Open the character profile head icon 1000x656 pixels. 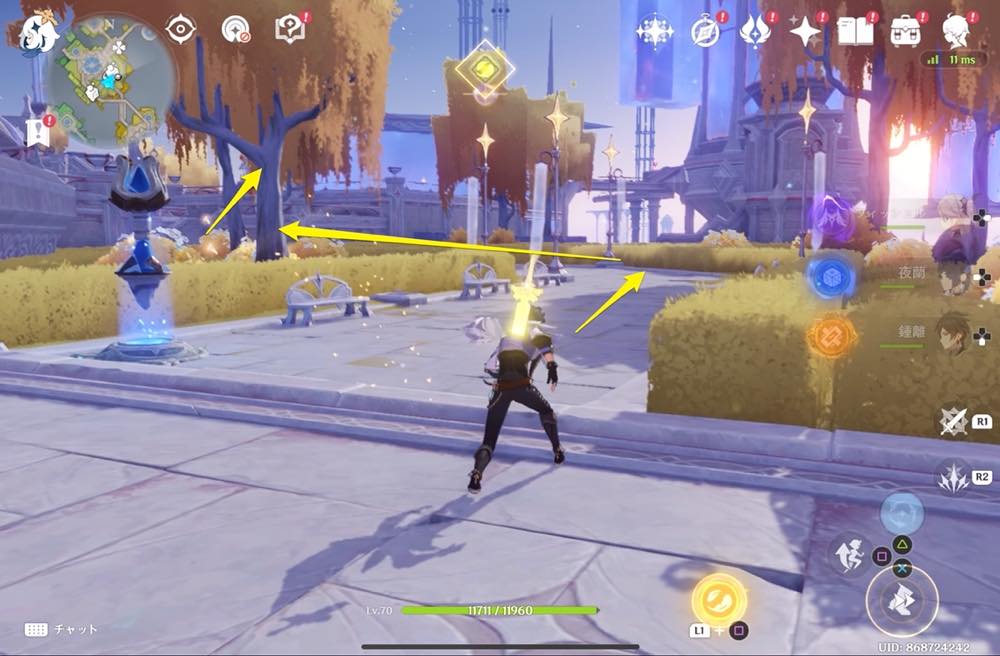957,32
